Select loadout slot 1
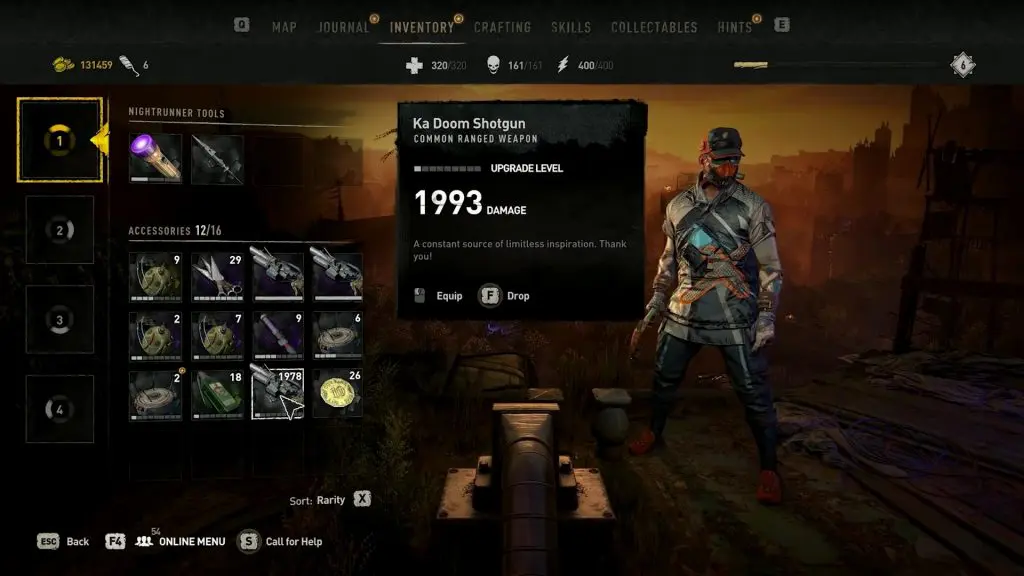This screenshot has width=1024, height=576. coord(59,141)
